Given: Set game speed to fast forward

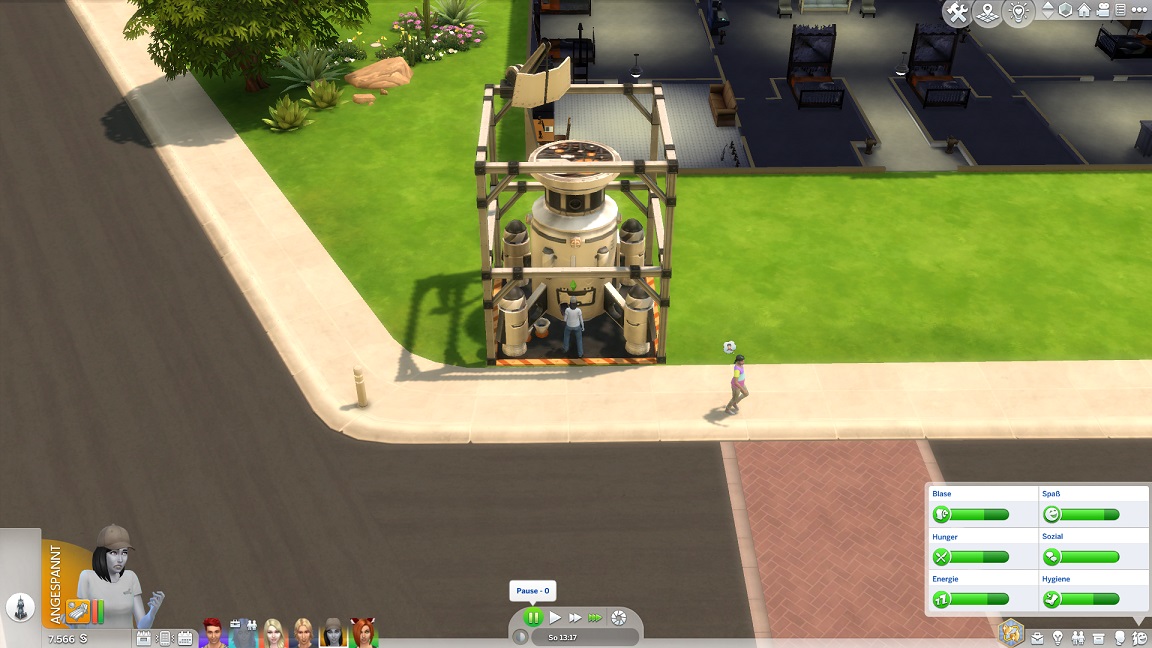Looking at the screenshot, I should (x=574, y=618).
